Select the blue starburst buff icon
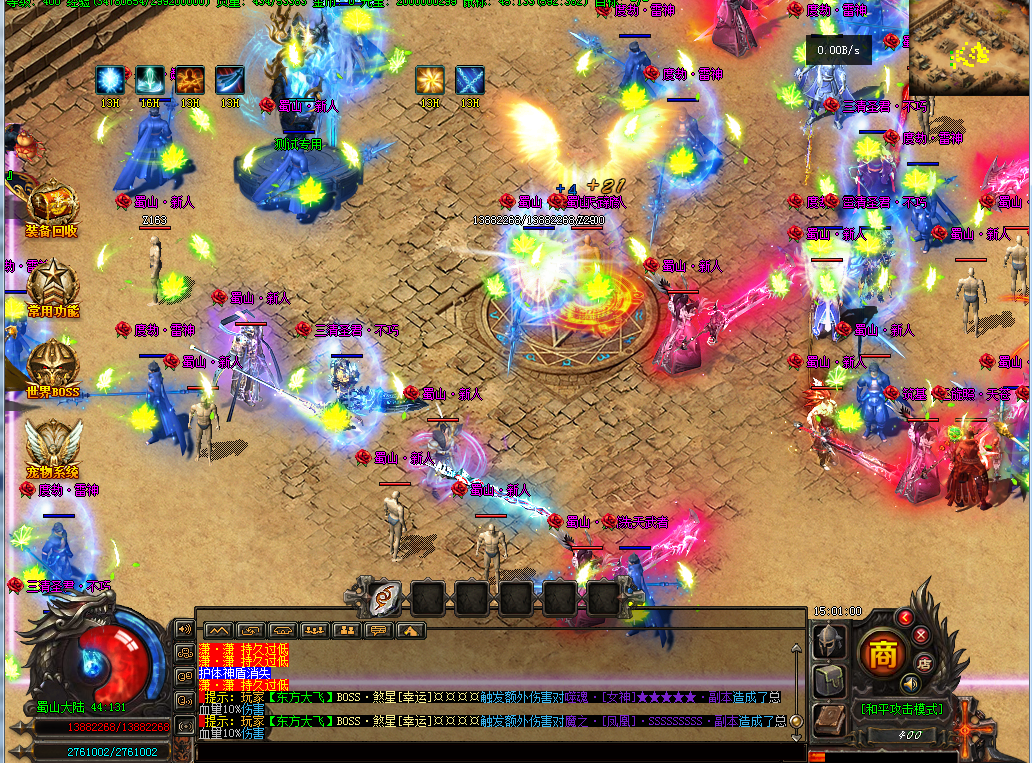 click(110, 80)
